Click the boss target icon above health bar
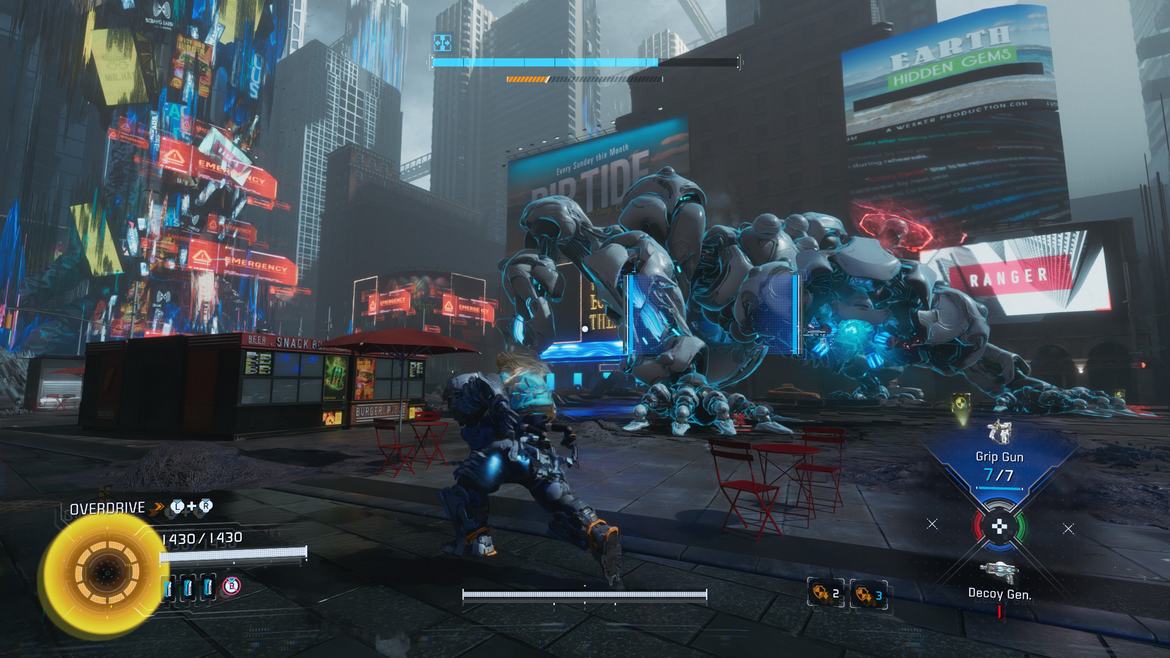 [441, 42]
